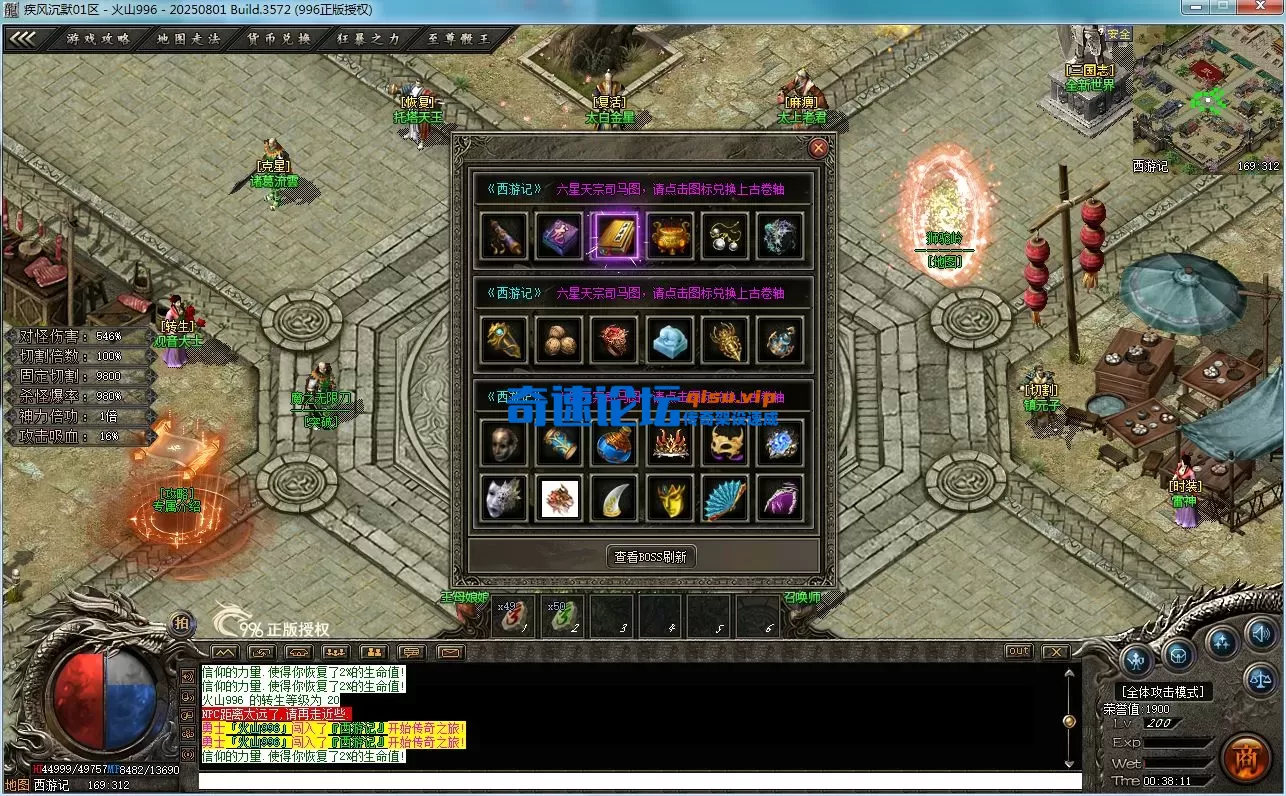Pick the three walnuts item icon
This screenshot has height=796, width=1286.
pyautogui.click(x=560, y=341)
